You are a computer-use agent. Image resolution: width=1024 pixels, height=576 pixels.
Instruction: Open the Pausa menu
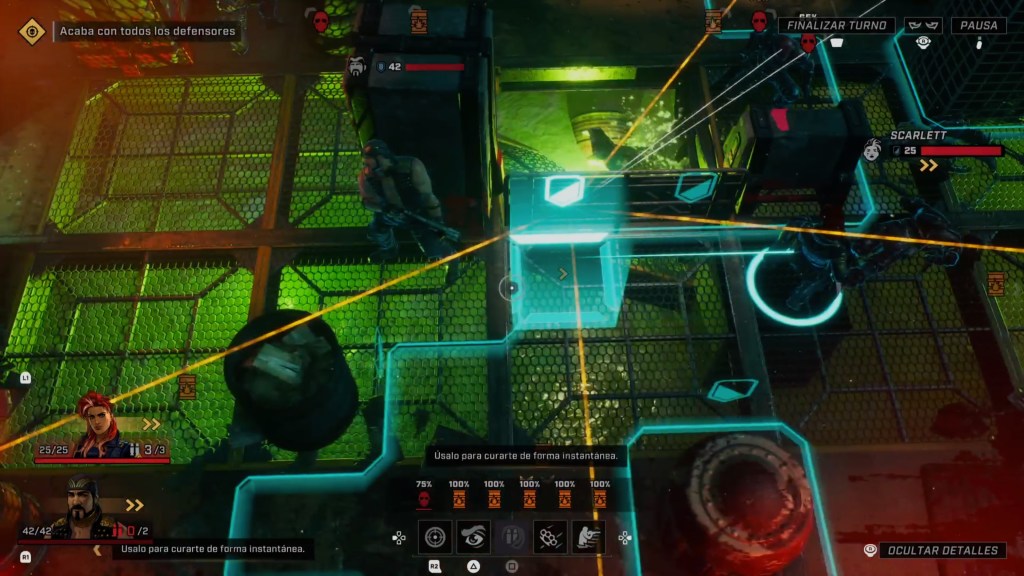click(978, 25)
